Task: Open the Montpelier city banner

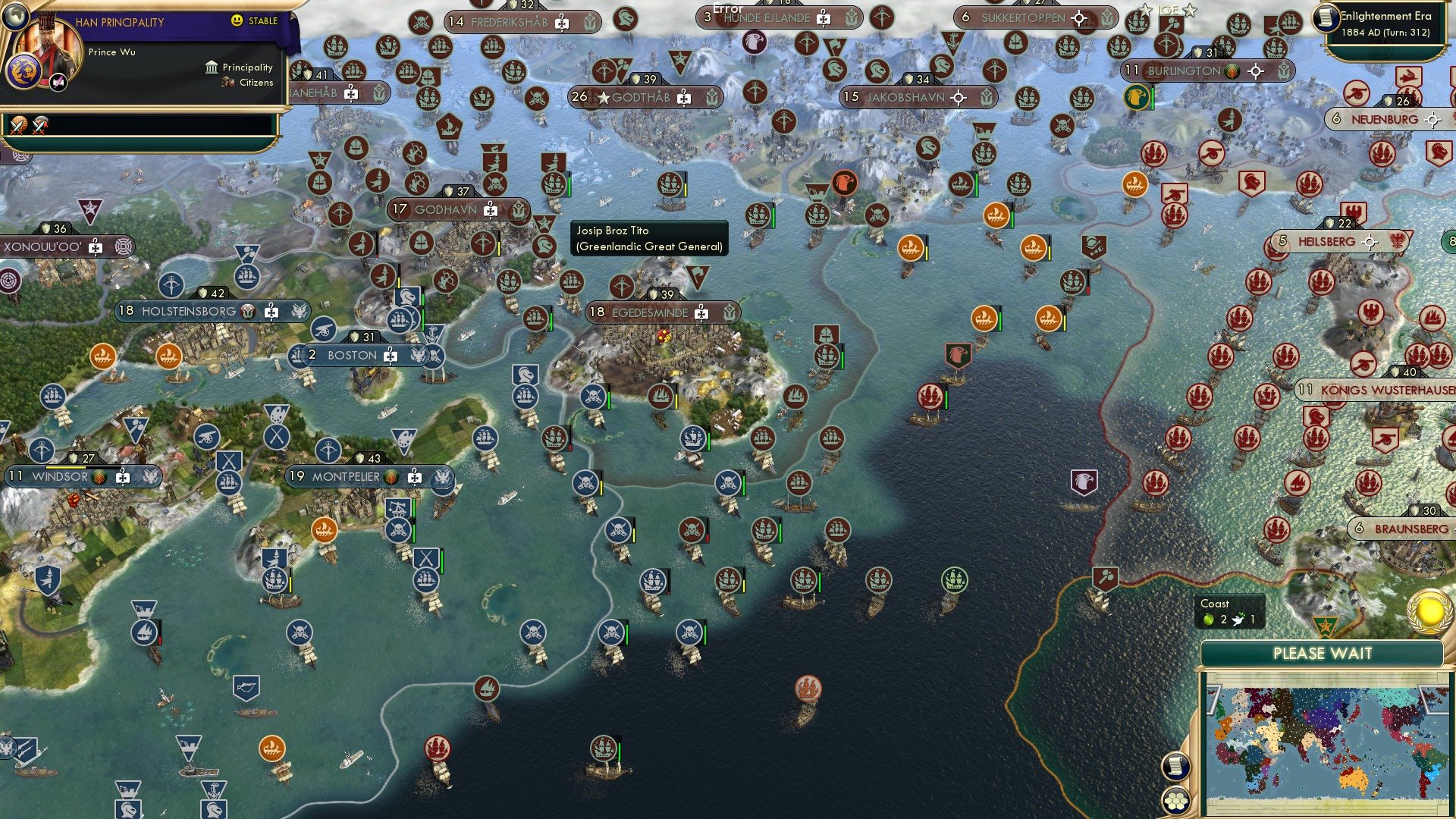Action: 345,477
